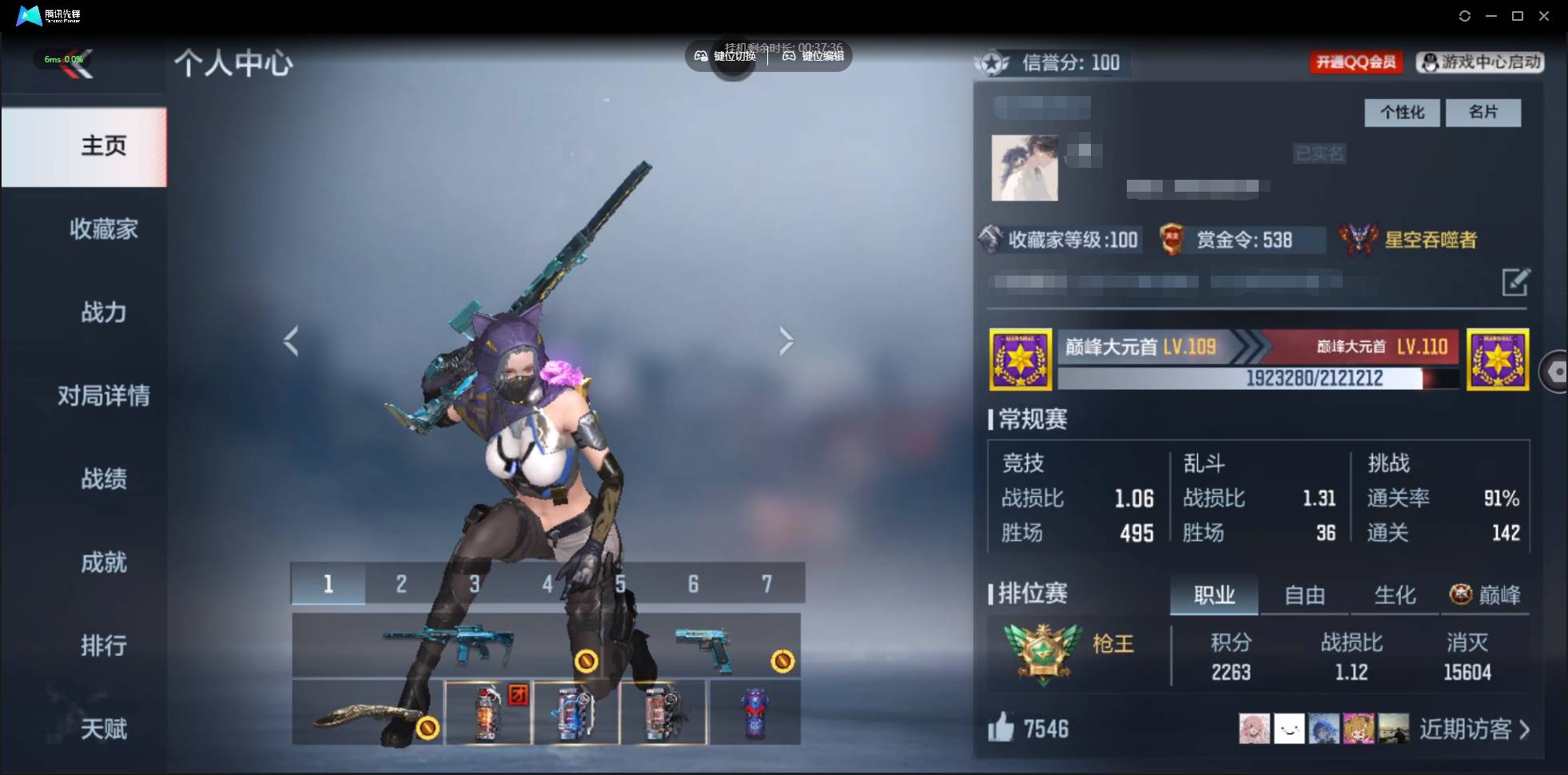Open the 开通QQ会员 button
The width and height of the screenshot is (1568, 775).
point(1357,62)
